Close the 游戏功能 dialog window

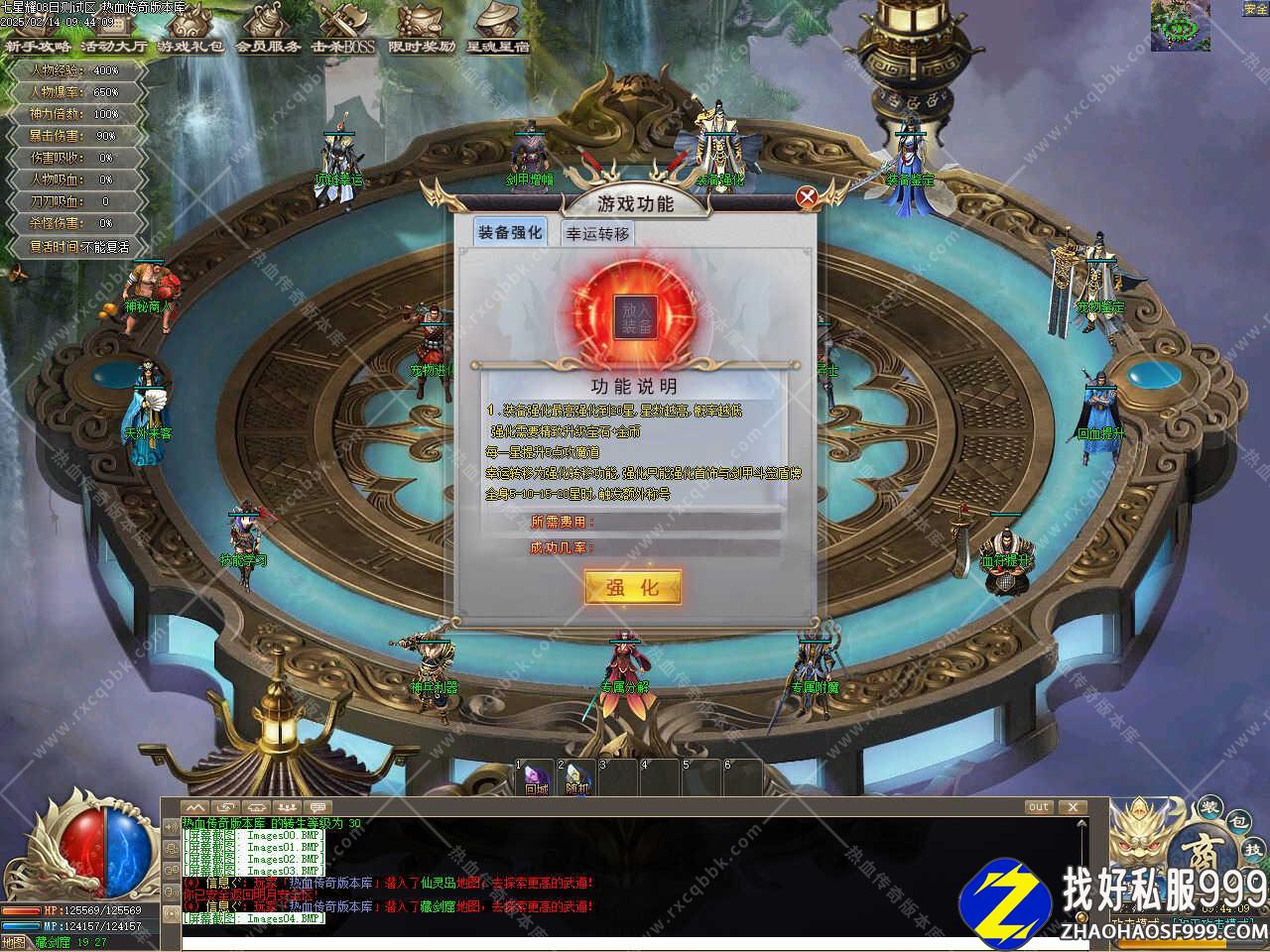coord(808,196)
